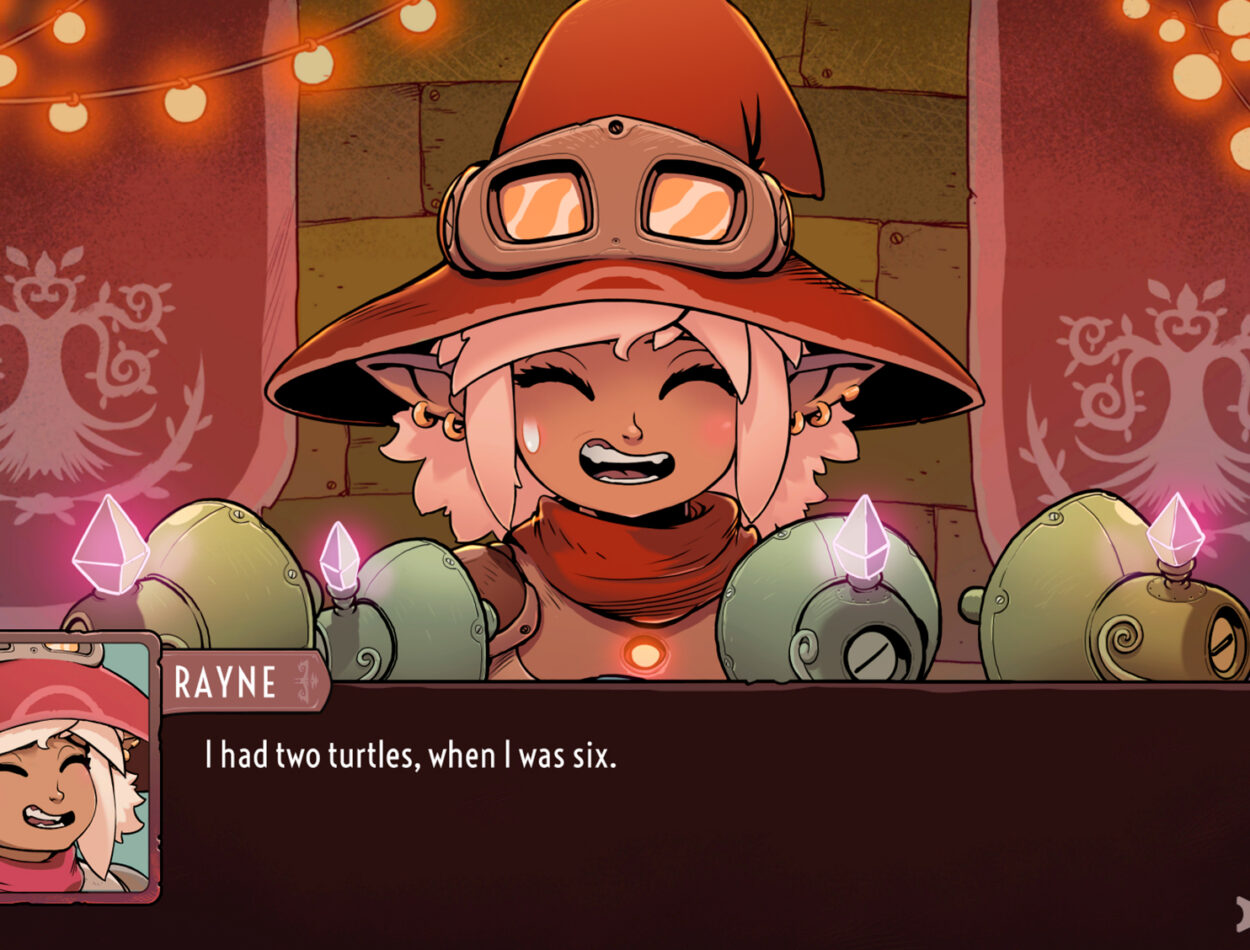This screenshot has width=1250, height=950.
Task: Select Rayne's portrait beside the dialogue box
Action: (76, 768)
